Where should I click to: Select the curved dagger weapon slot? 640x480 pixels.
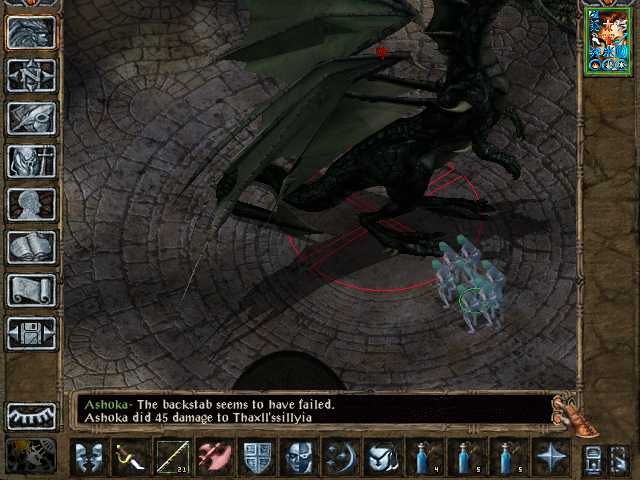pyautogui.click(x=131, y=457)
